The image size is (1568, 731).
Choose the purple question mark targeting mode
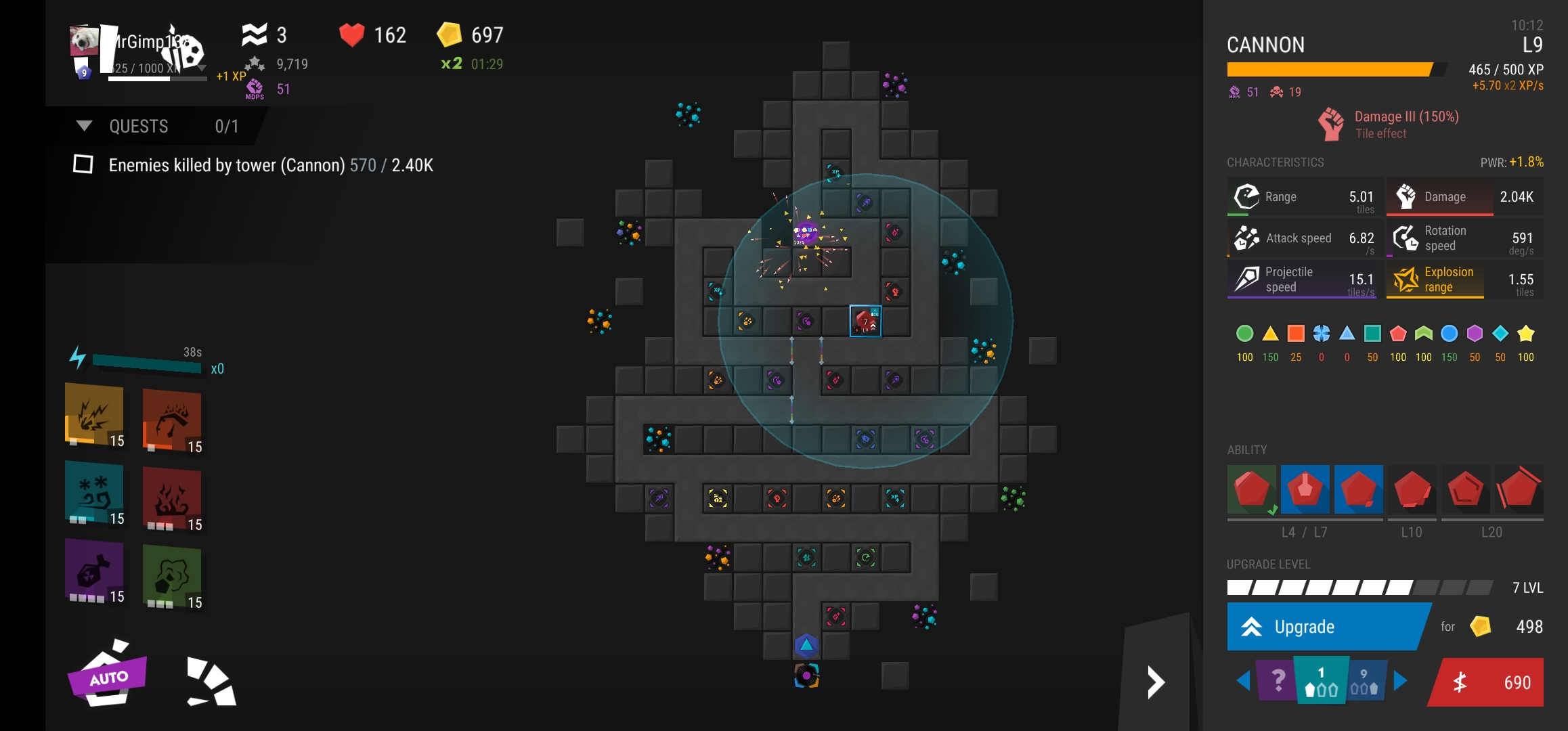click(1276, 681)
